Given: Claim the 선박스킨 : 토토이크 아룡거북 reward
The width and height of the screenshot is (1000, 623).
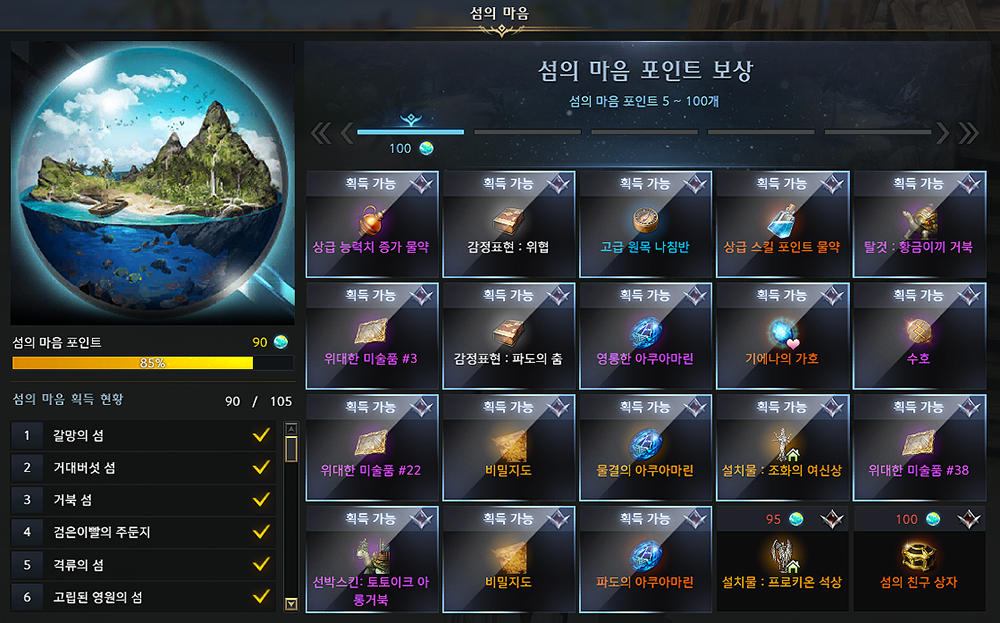Looking at the screenshot, I should (372, 560).
